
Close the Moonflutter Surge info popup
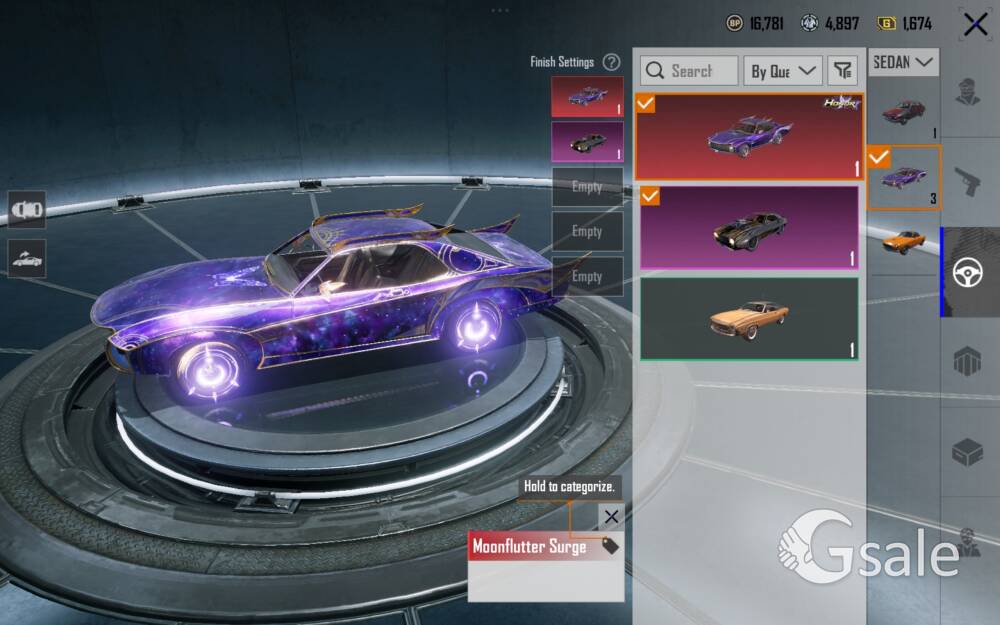click(611, 517)
